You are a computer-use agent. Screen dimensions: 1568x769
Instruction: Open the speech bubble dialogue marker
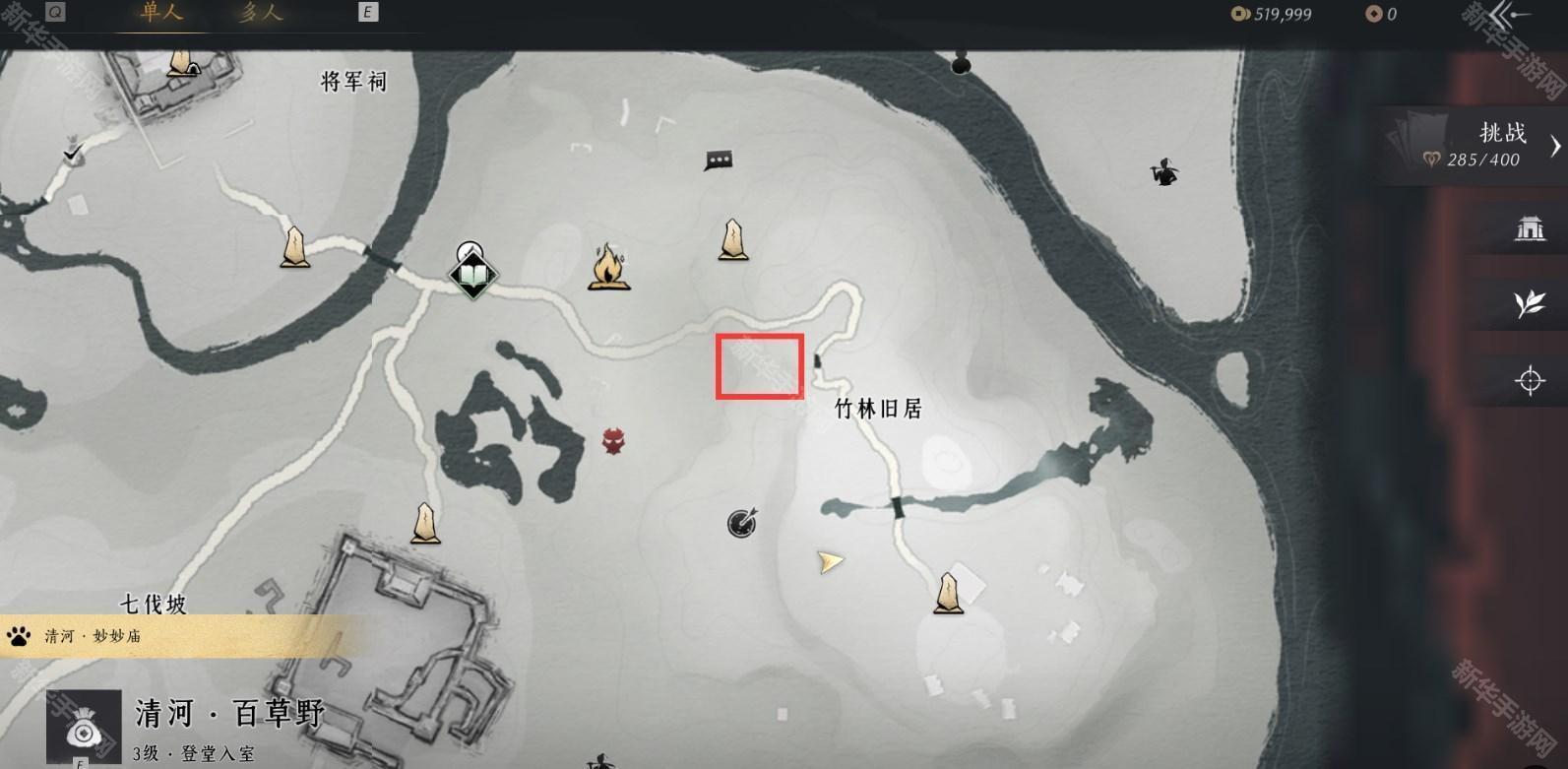tap(718, 160)
